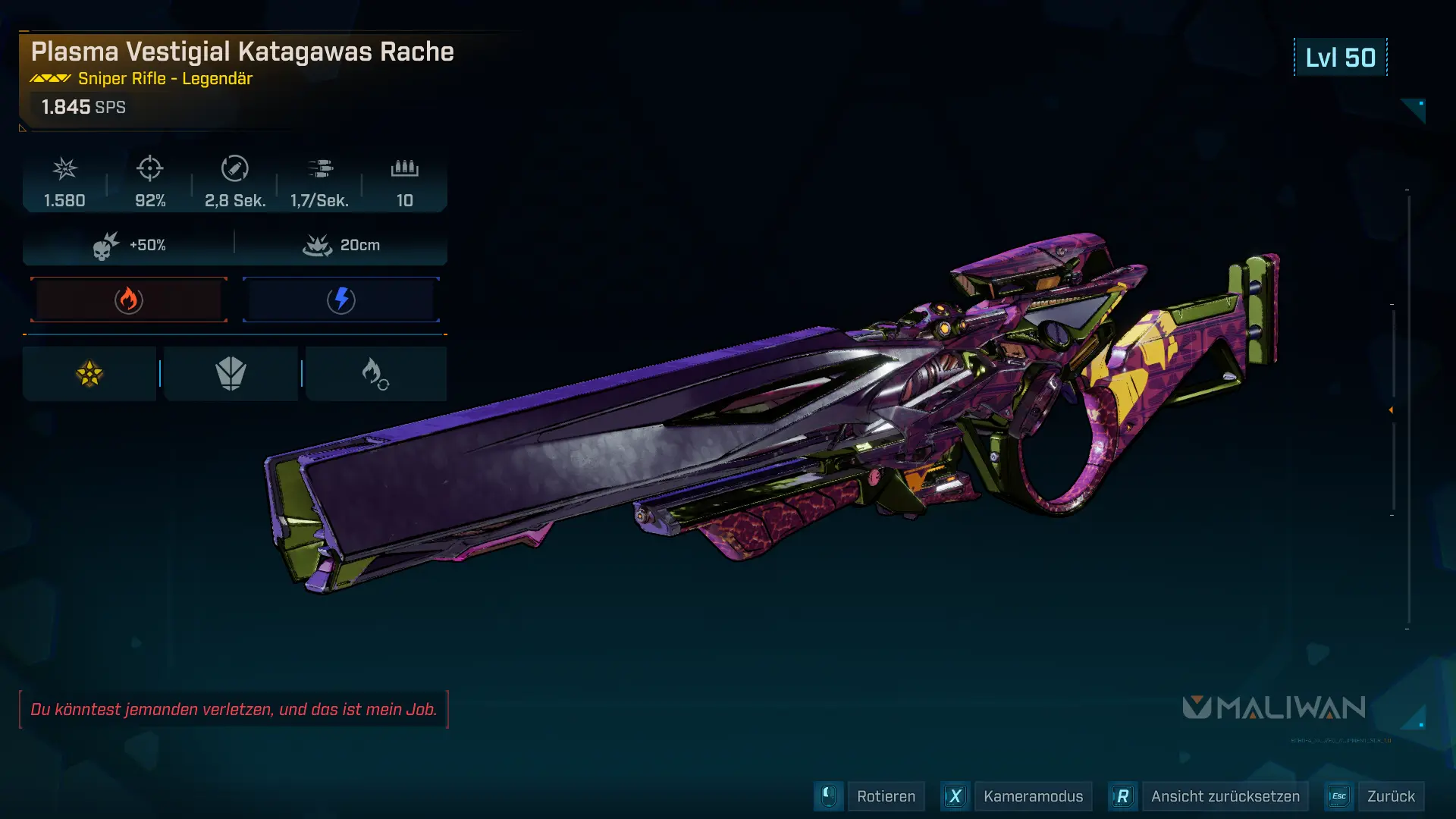Select the fire element tile

coord(129,300)
